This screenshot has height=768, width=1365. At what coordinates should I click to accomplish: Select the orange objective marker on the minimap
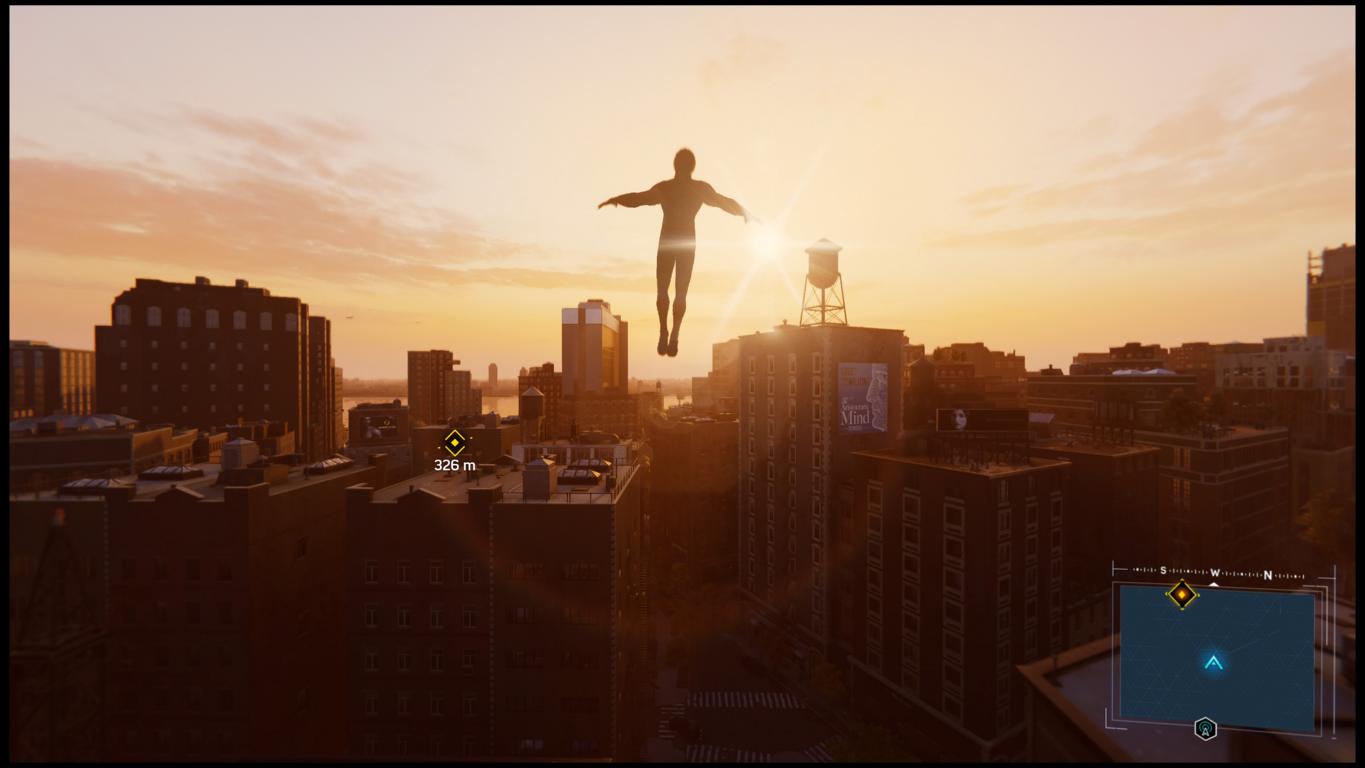pyautogui.click(x=1181, y=595)
